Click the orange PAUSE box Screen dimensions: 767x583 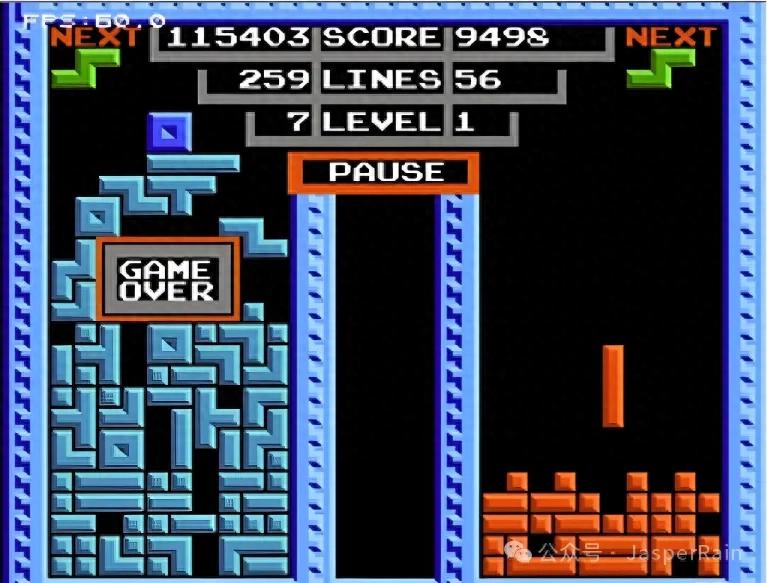click(x=383, y=172)
